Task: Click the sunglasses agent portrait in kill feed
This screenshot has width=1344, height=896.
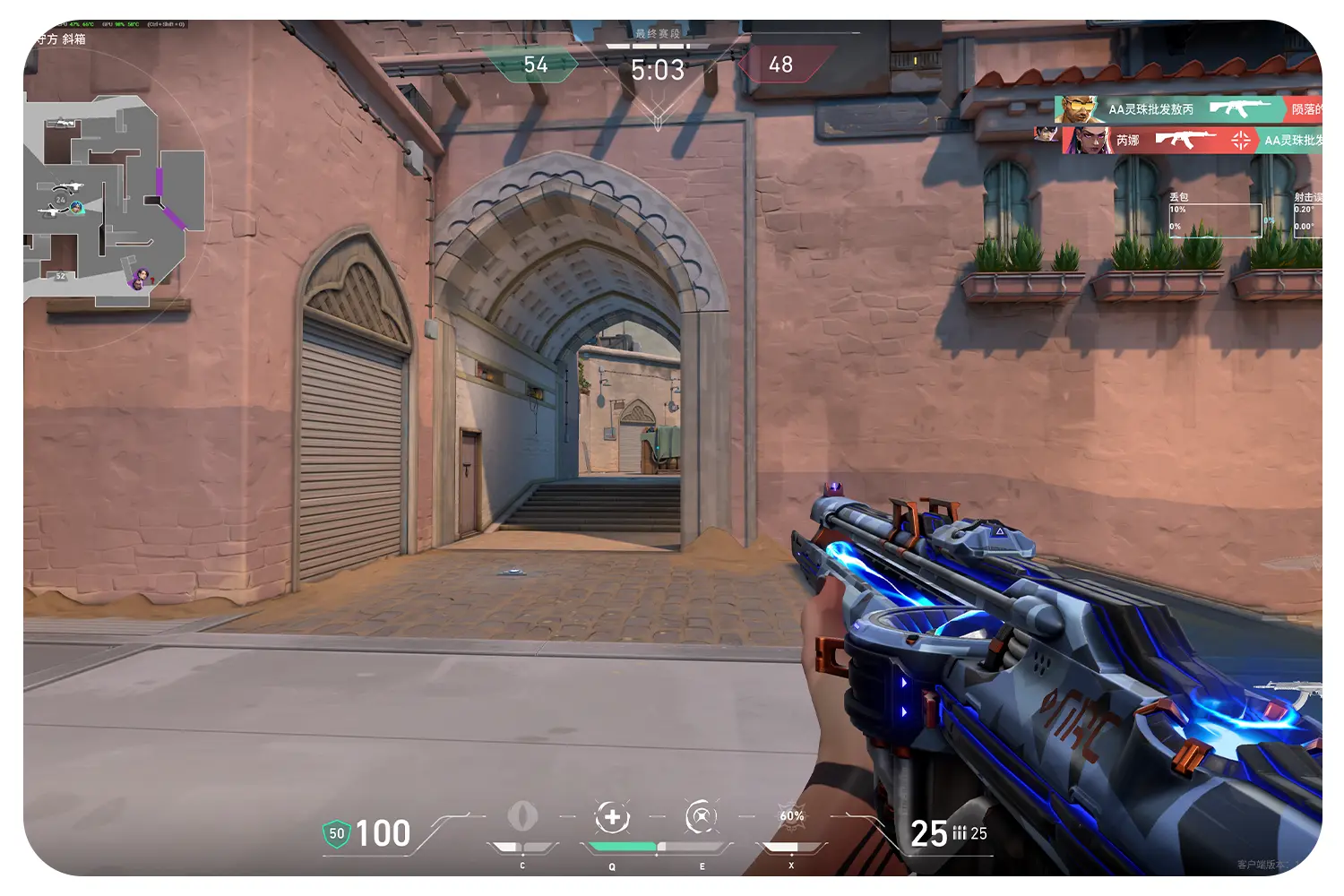Action: pyautogui.click(x=1078, y=109)
